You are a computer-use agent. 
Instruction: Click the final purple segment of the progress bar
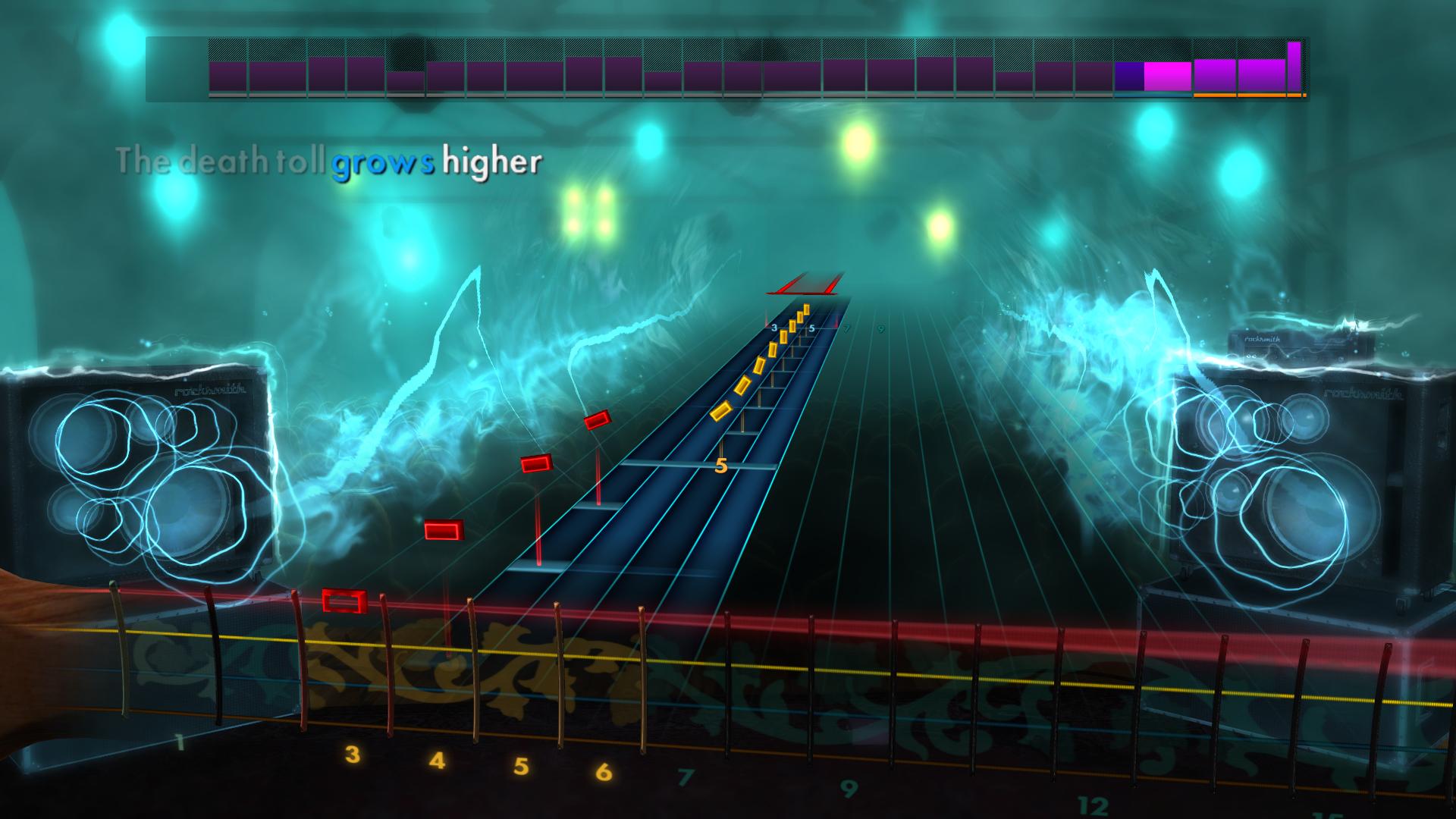[x=1294, y=68]
